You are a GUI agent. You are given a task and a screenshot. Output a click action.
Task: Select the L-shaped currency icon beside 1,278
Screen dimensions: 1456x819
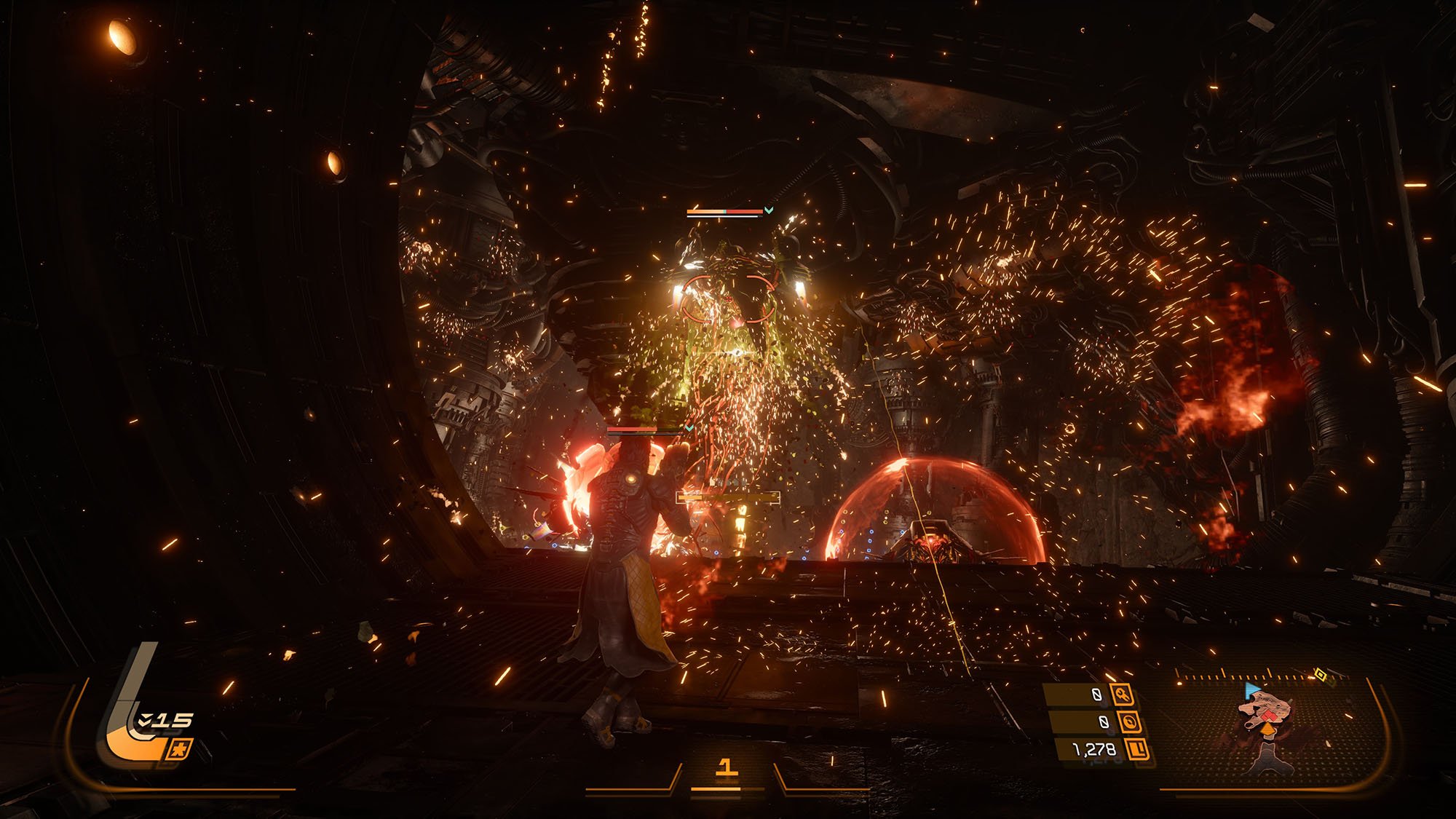(1137, 749)
